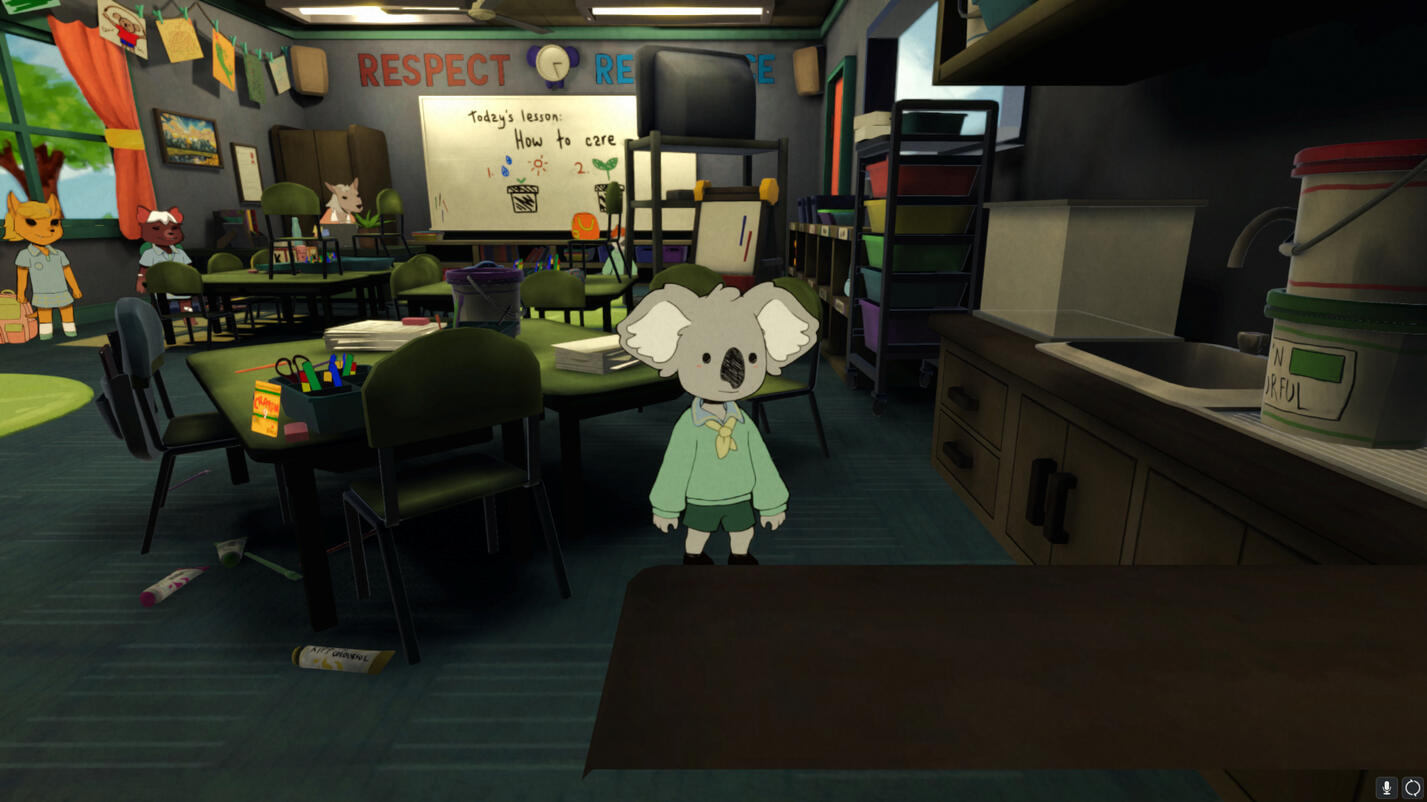Click the circular arrows refresh icon
Image resolution: width=1427 pixels, height=802 pixels.
click(1412, 788)
